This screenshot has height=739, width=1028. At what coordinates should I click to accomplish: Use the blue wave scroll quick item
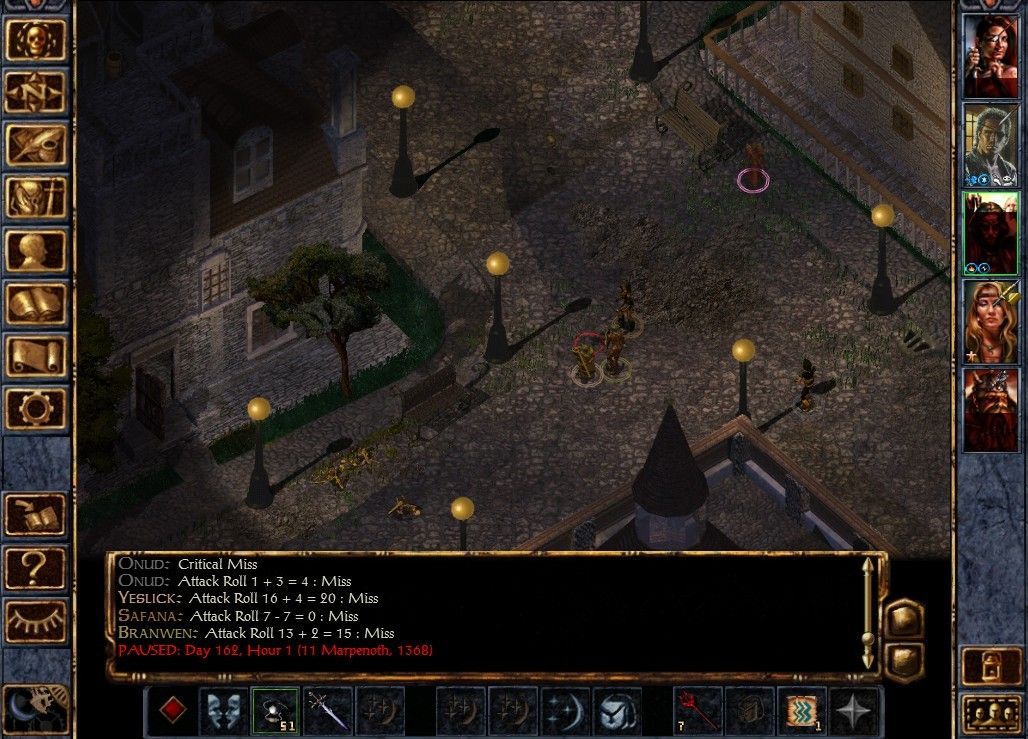pyautogui.click(x=802, y=710)
